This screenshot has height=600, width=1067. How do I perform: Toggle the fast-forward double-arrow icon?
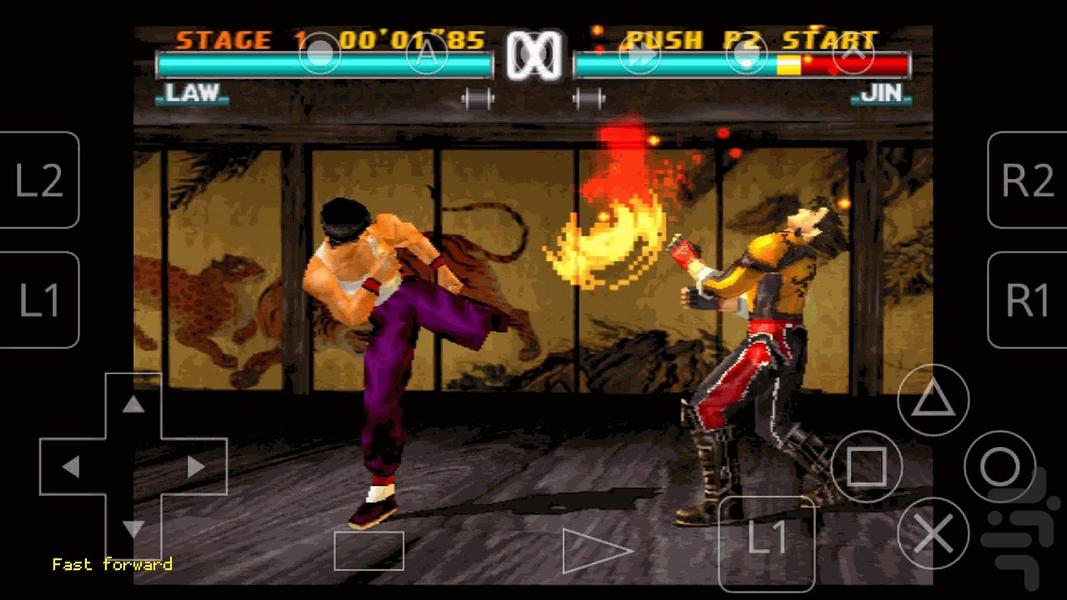pos(639,55)
